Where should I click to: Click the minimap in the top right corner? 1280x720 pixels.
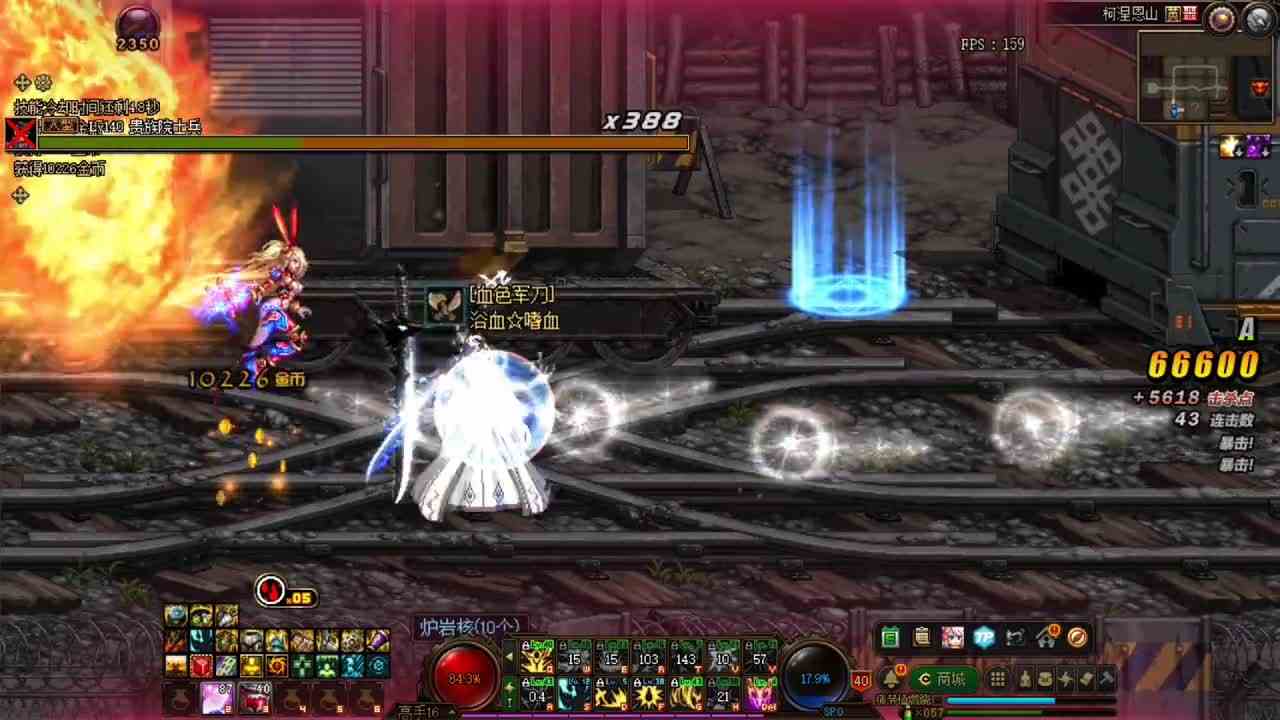[1203, 75]
